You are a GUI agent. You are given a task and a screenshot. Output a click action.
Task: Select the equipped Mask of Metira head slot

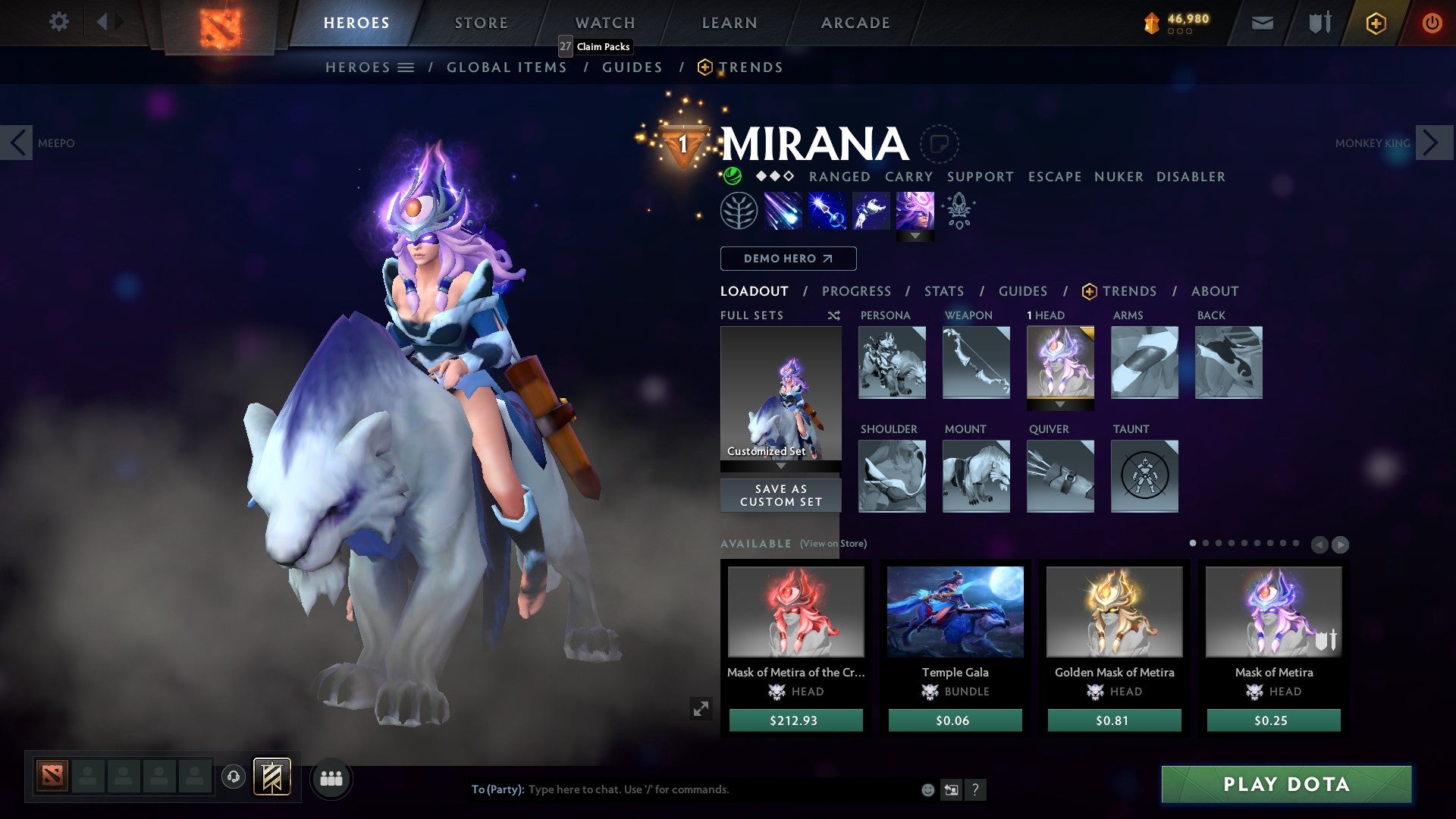pos(1060,364)
